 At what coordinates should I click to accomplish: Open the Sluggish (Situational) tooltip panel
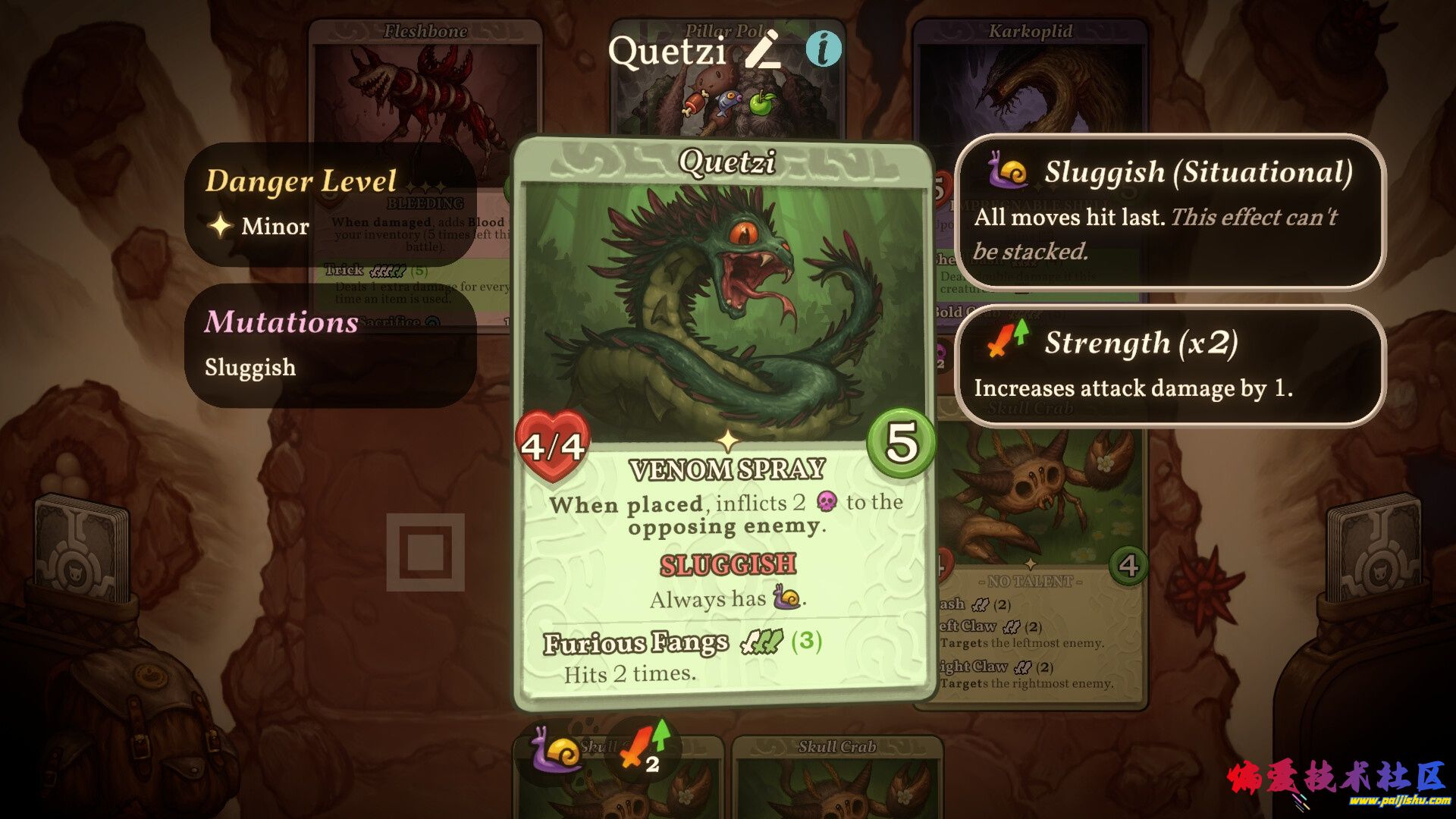pyautogui.click(x=1170, y=212)
